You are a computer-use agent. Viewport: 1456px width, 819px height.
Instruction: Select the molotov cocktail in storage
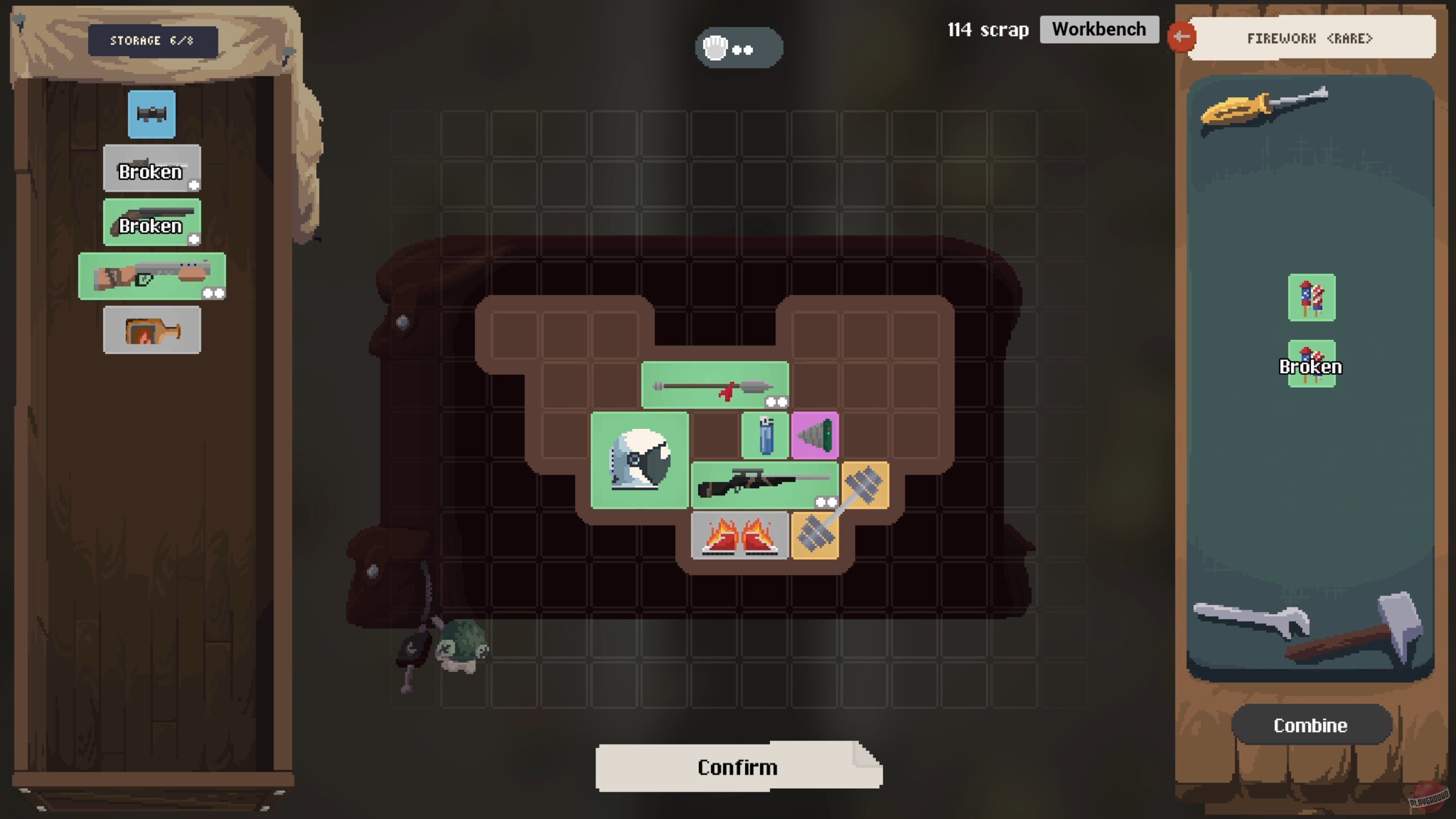tap(151, 329)
